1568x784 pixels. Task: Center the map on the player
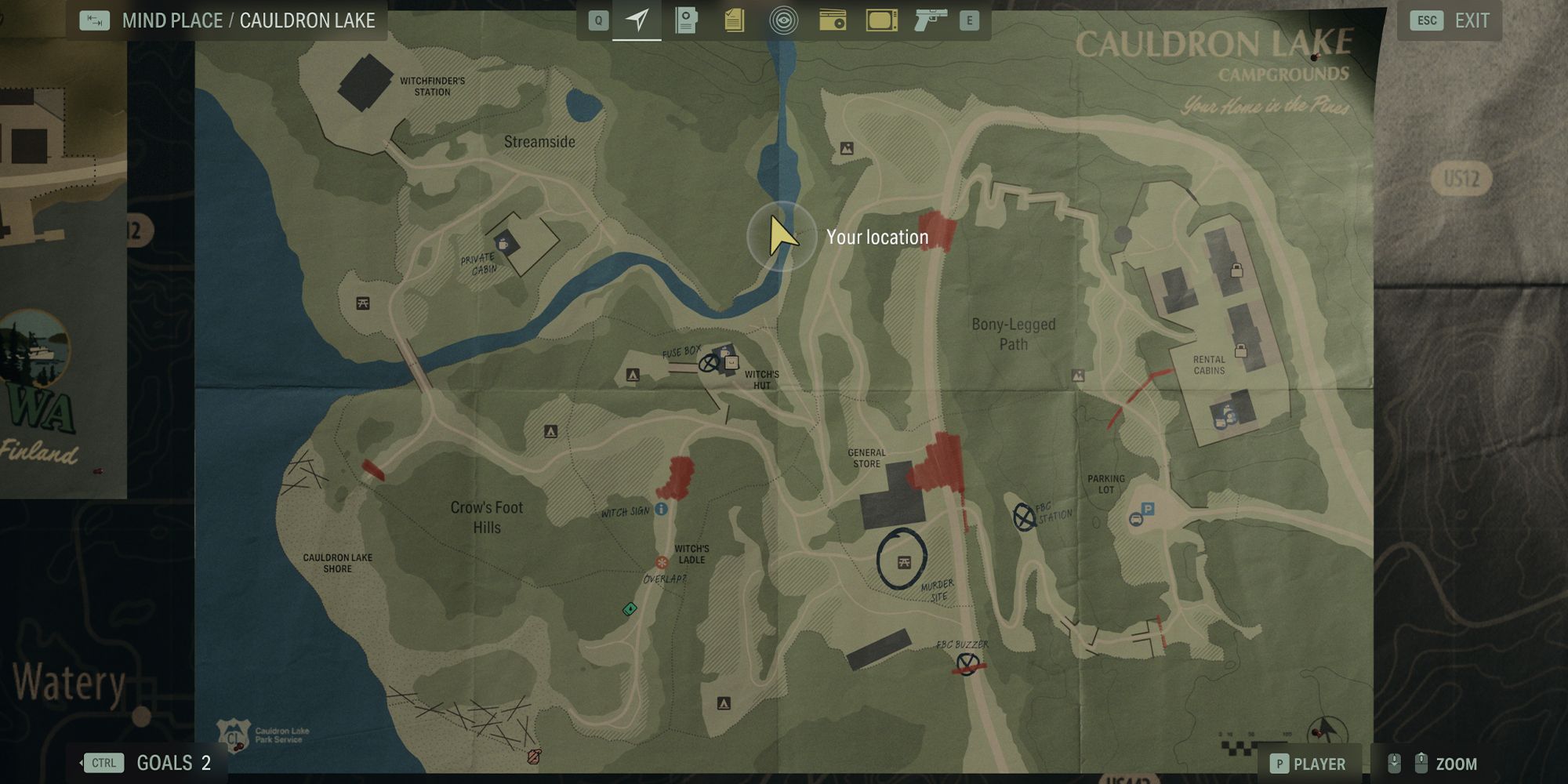coord(1307,764)
